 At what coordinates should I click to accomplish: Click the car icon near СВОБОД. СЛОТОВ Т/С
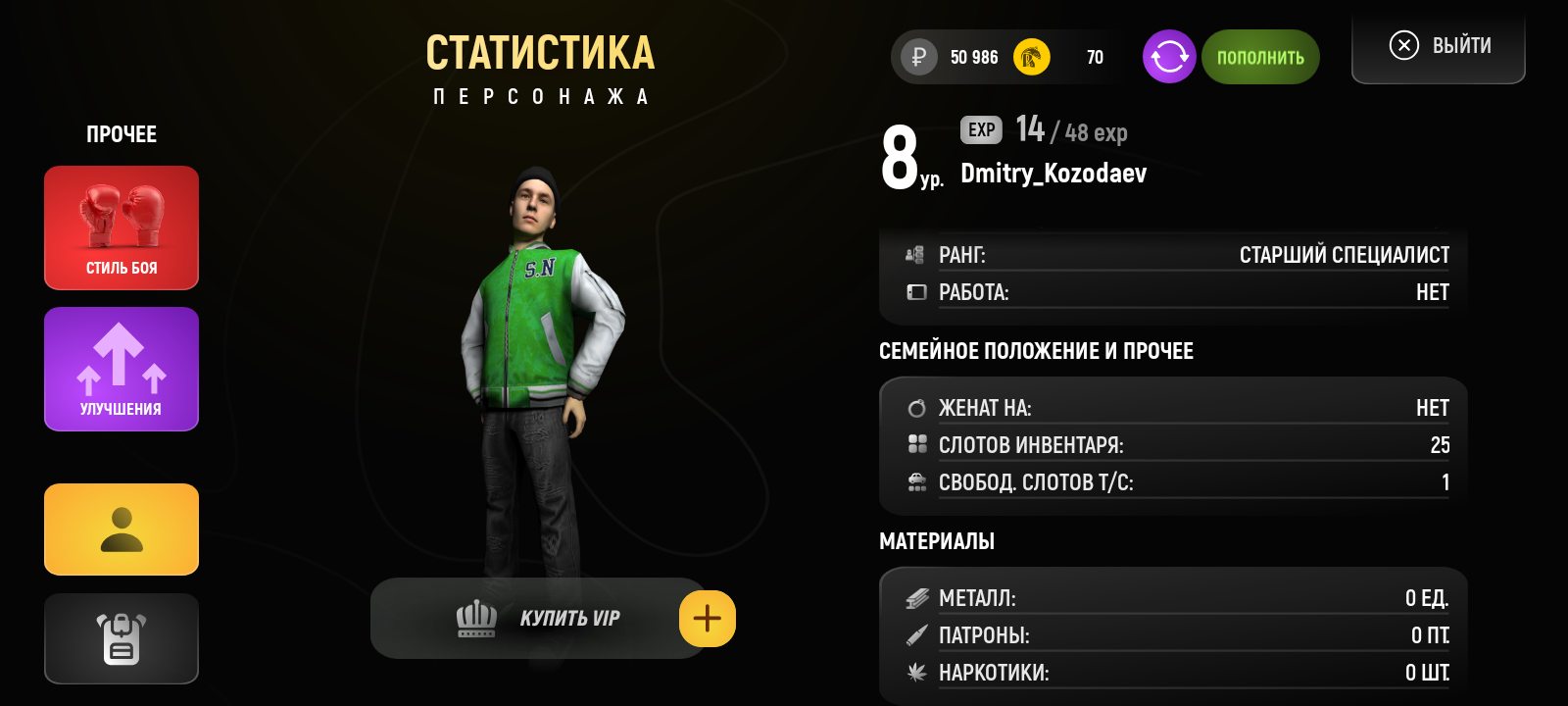[917, 481]
